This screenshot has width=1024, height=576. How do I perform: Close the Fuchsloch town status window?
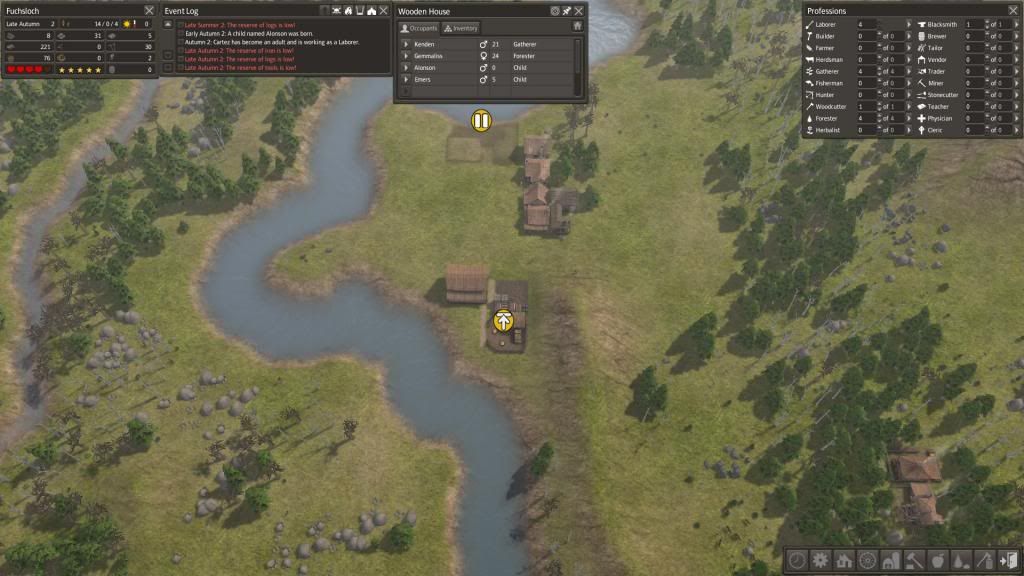(149, 11)
